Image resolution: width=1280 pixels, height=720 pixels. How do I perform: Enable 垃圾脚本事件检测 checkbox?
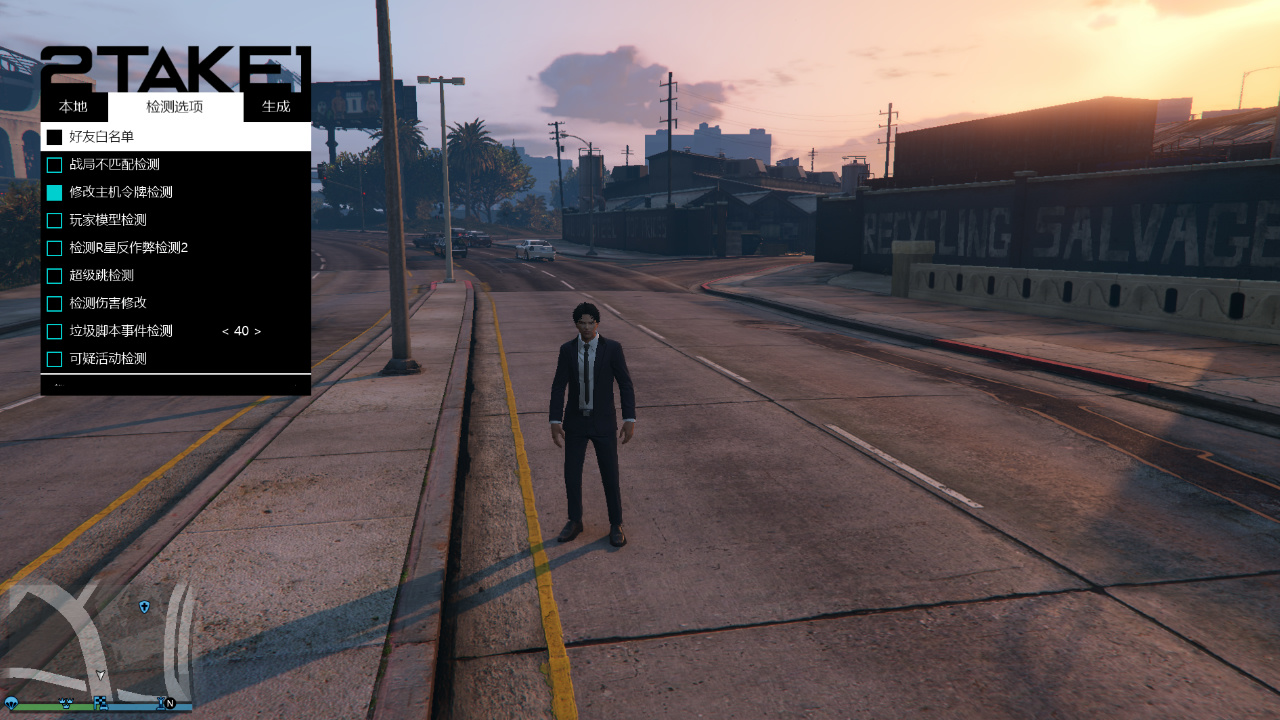tap(55, 331)
